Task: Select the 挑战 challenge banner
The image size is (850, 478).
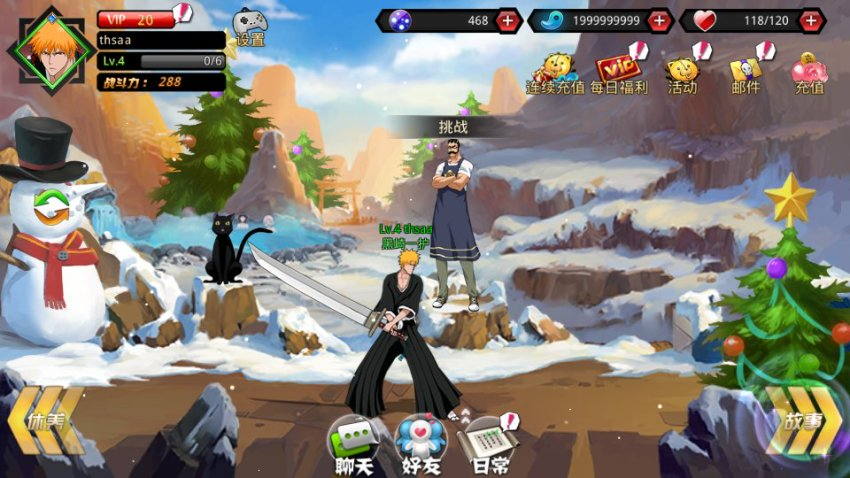Action: pos(453,127)
